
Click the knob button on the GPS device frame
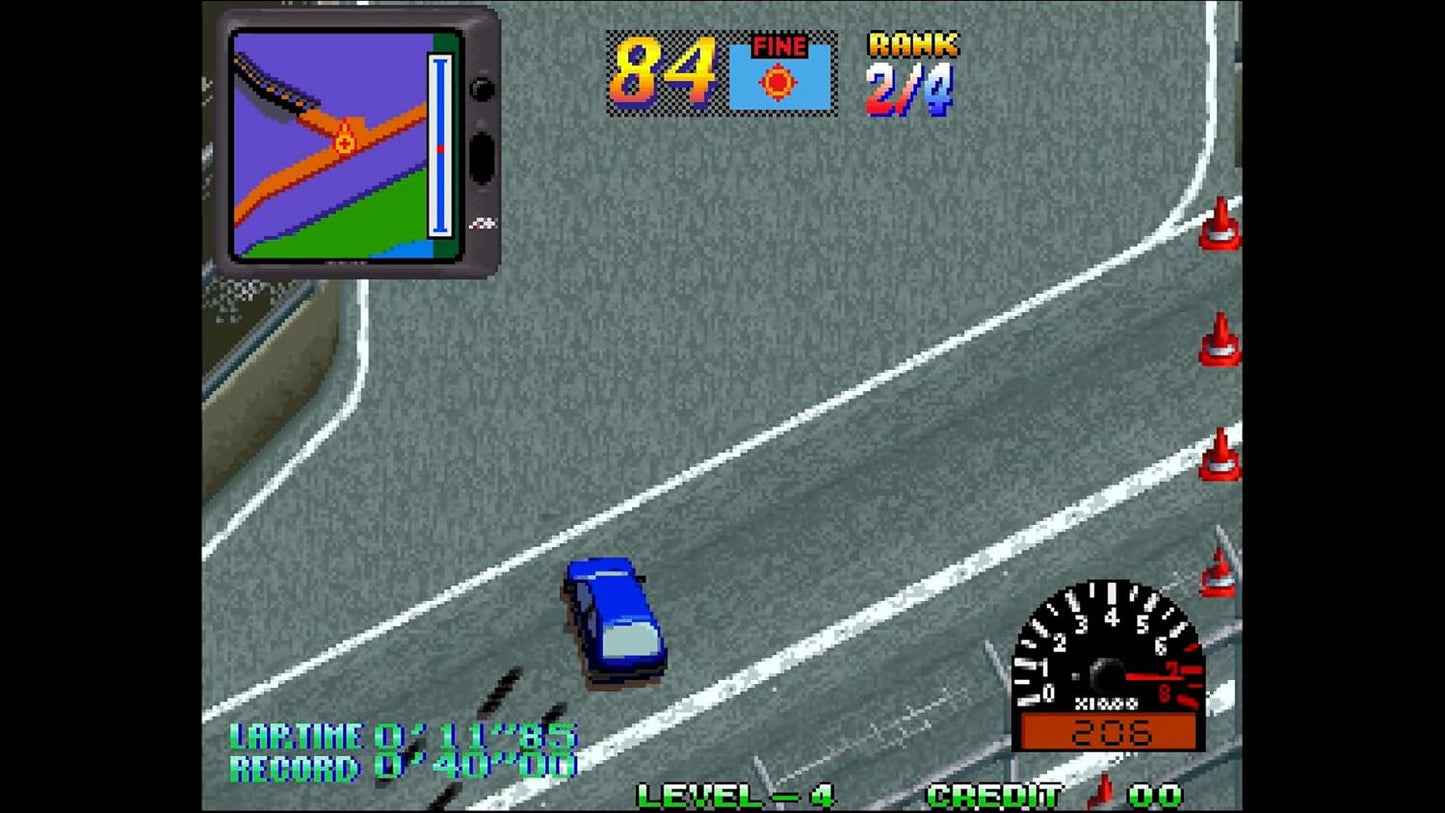point(482,88)
